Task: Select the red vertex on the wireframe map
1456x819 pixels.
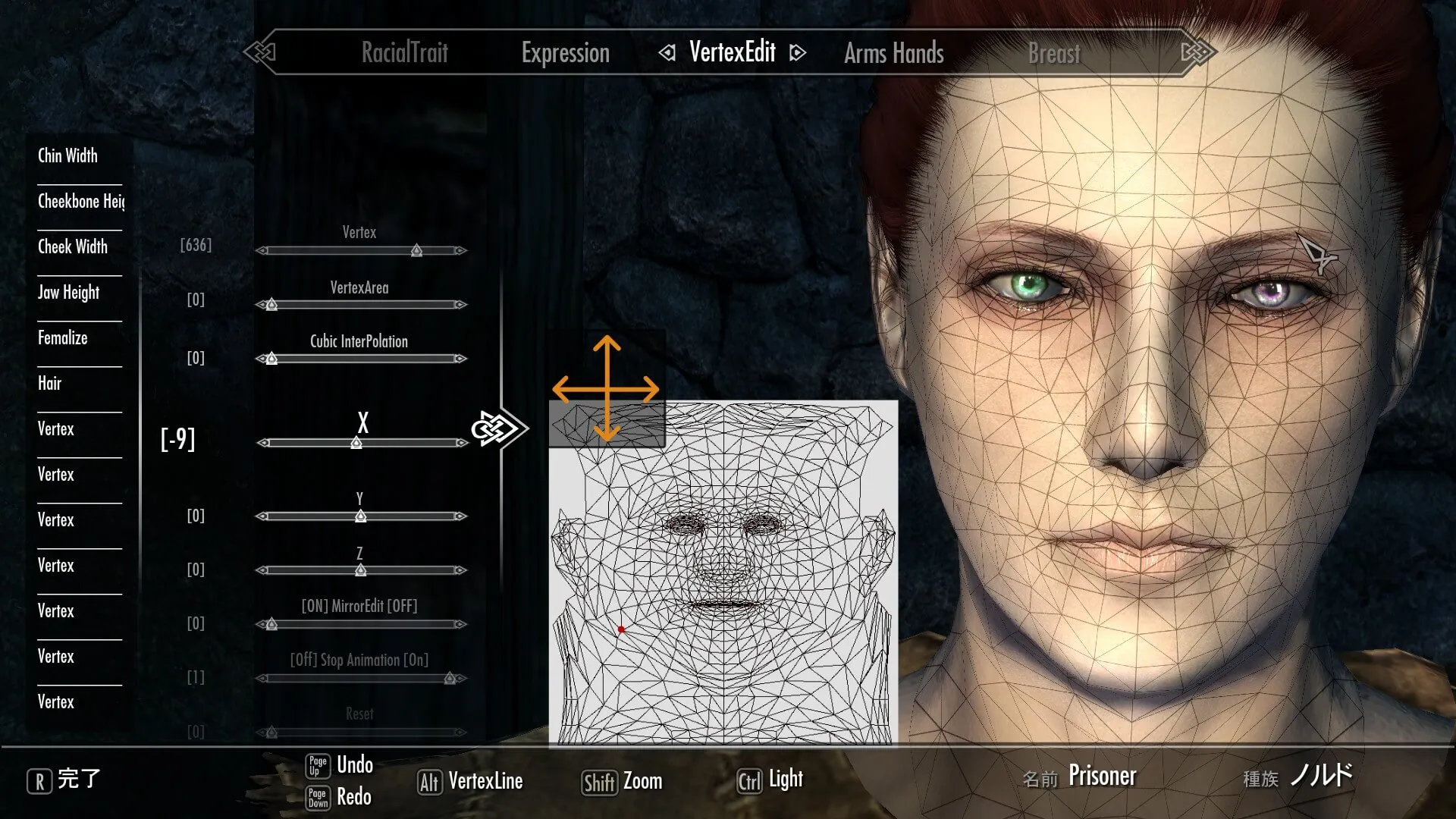Action: coord(621,629)
